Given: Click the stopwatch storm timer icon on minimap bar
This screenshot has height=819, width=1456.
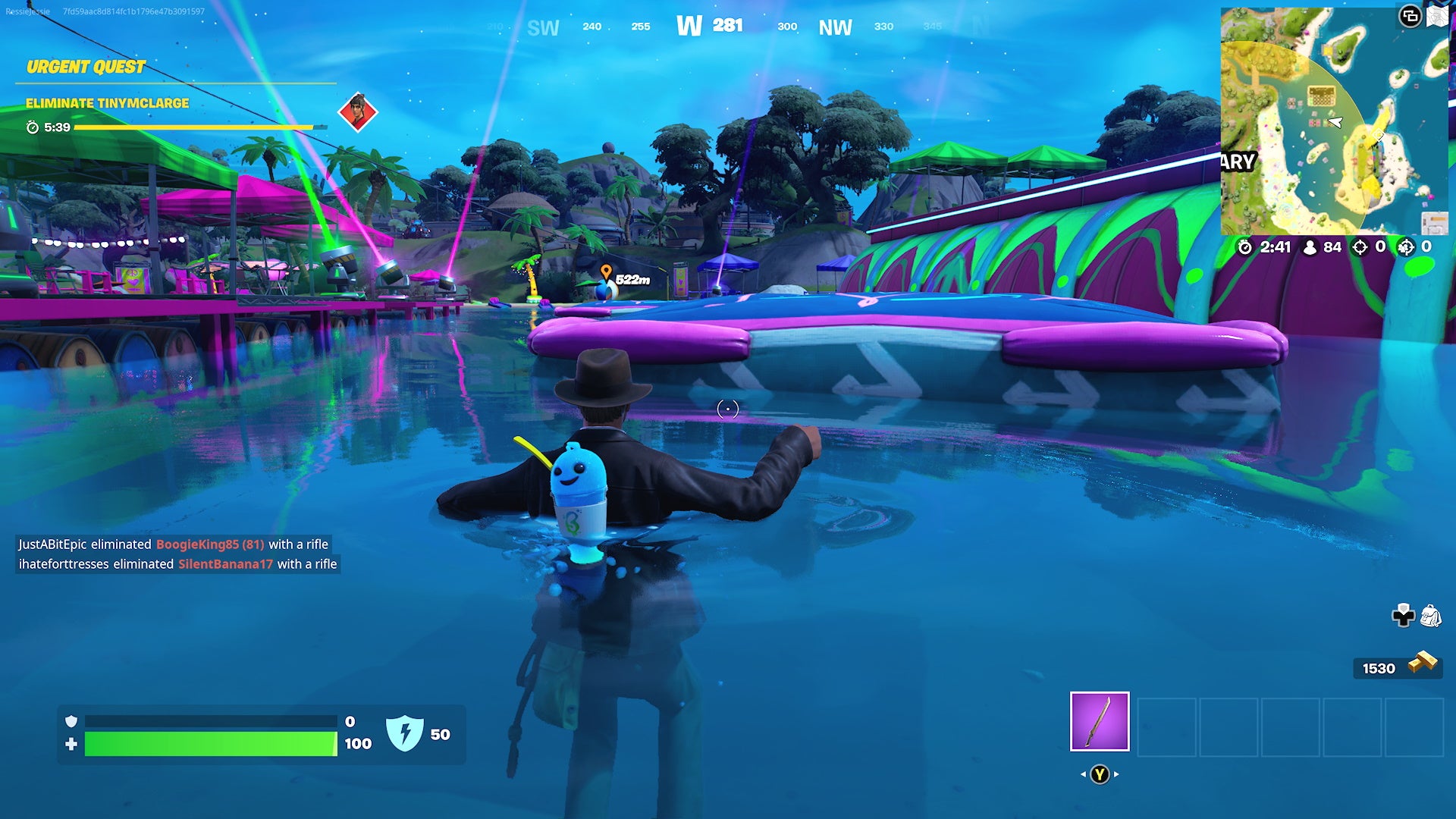Looking at the screenshot, I should [x=1245, y=245].
